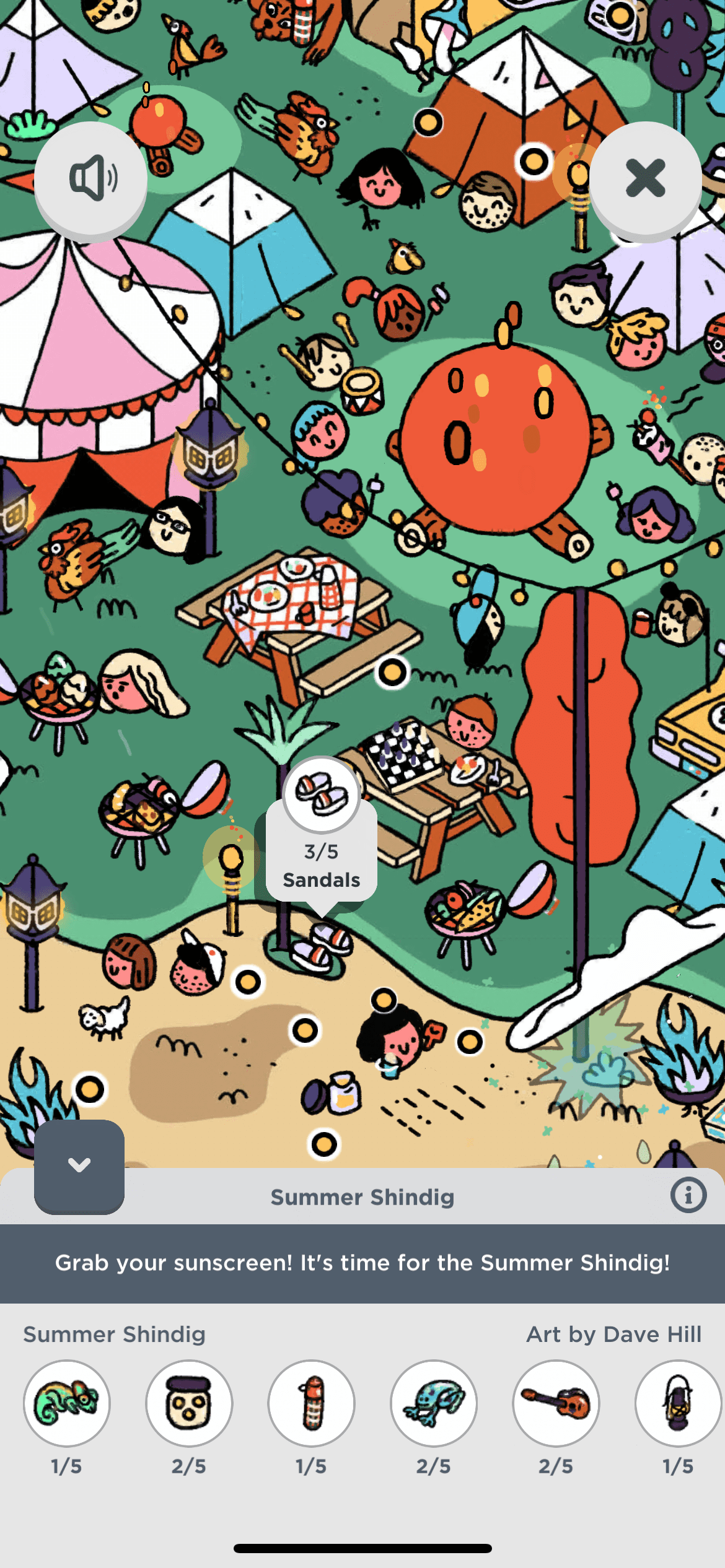
Task: Select the red thermos item icon
Action: point(312,1403)
